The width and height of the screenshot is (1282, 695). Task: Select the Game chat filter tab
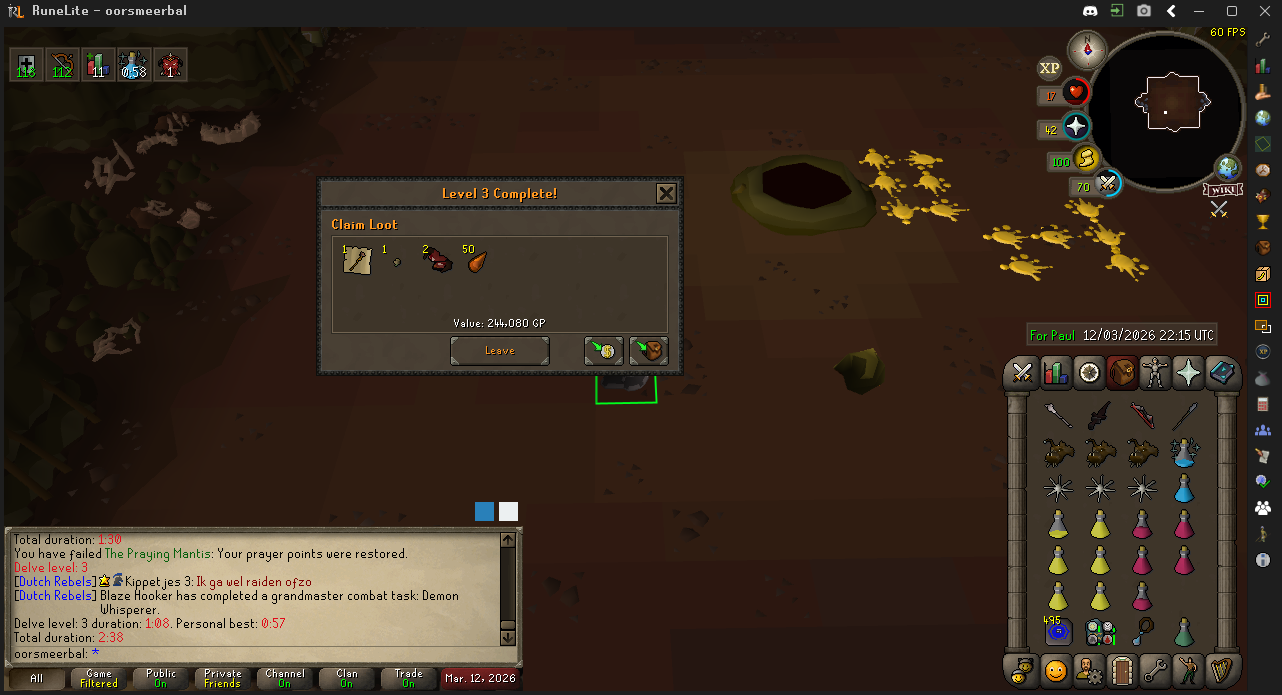click(x=99, y=679)
